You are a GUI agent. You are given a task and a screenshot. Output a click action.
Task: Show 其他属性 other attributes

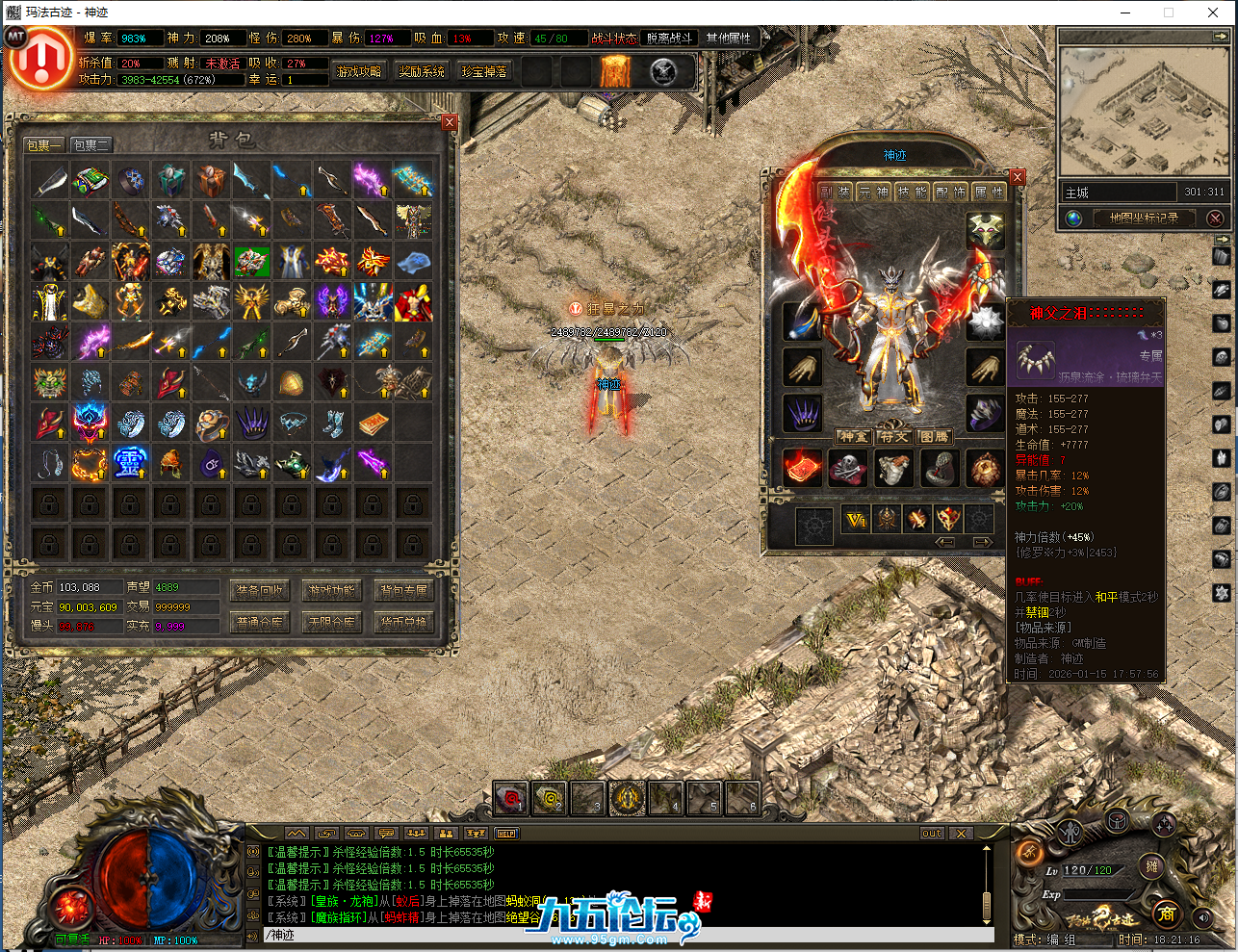(729, 39)
